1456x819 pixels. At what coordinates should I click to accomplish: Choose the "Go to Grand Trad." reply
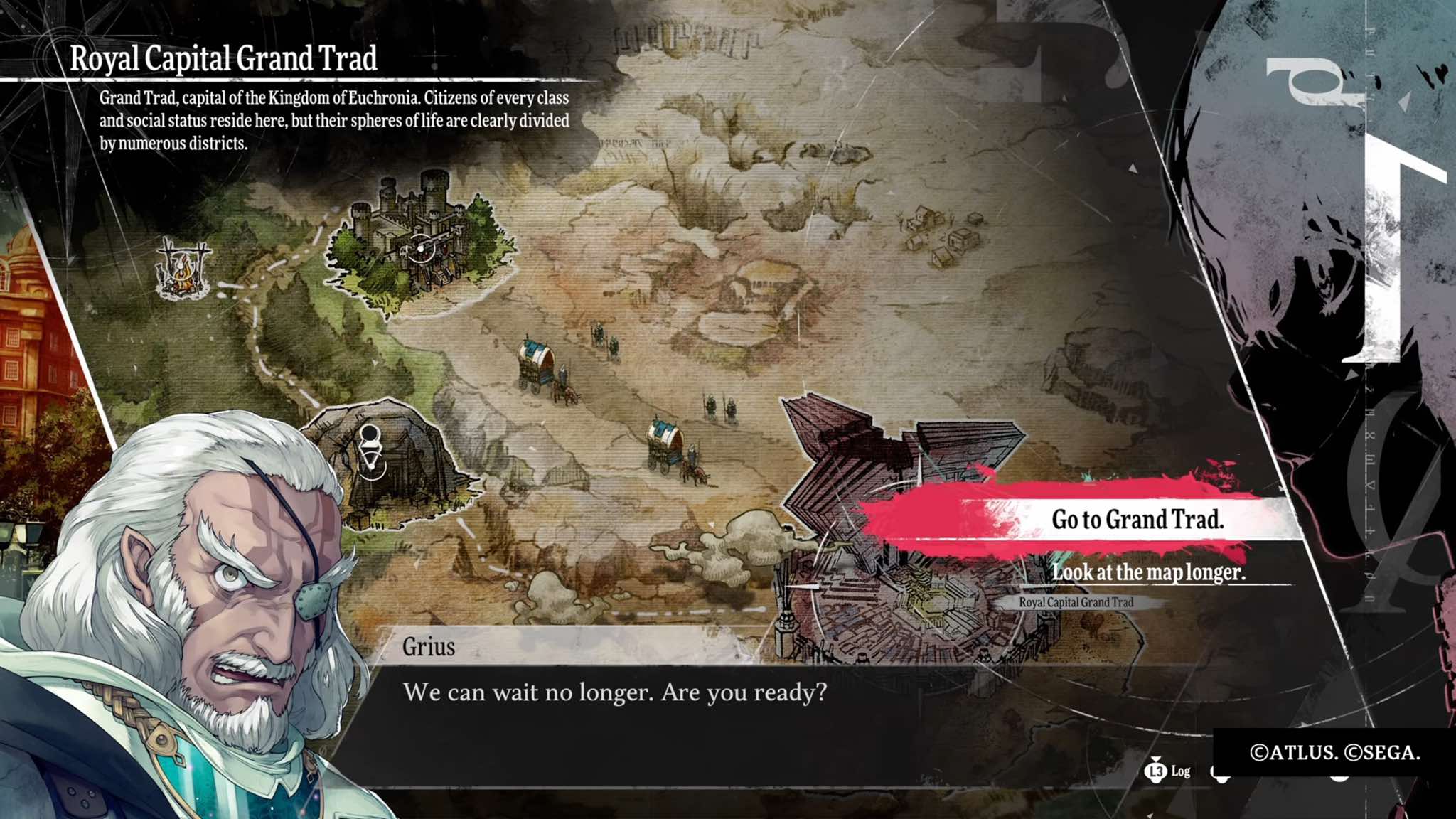click(x=1136, y=520)
